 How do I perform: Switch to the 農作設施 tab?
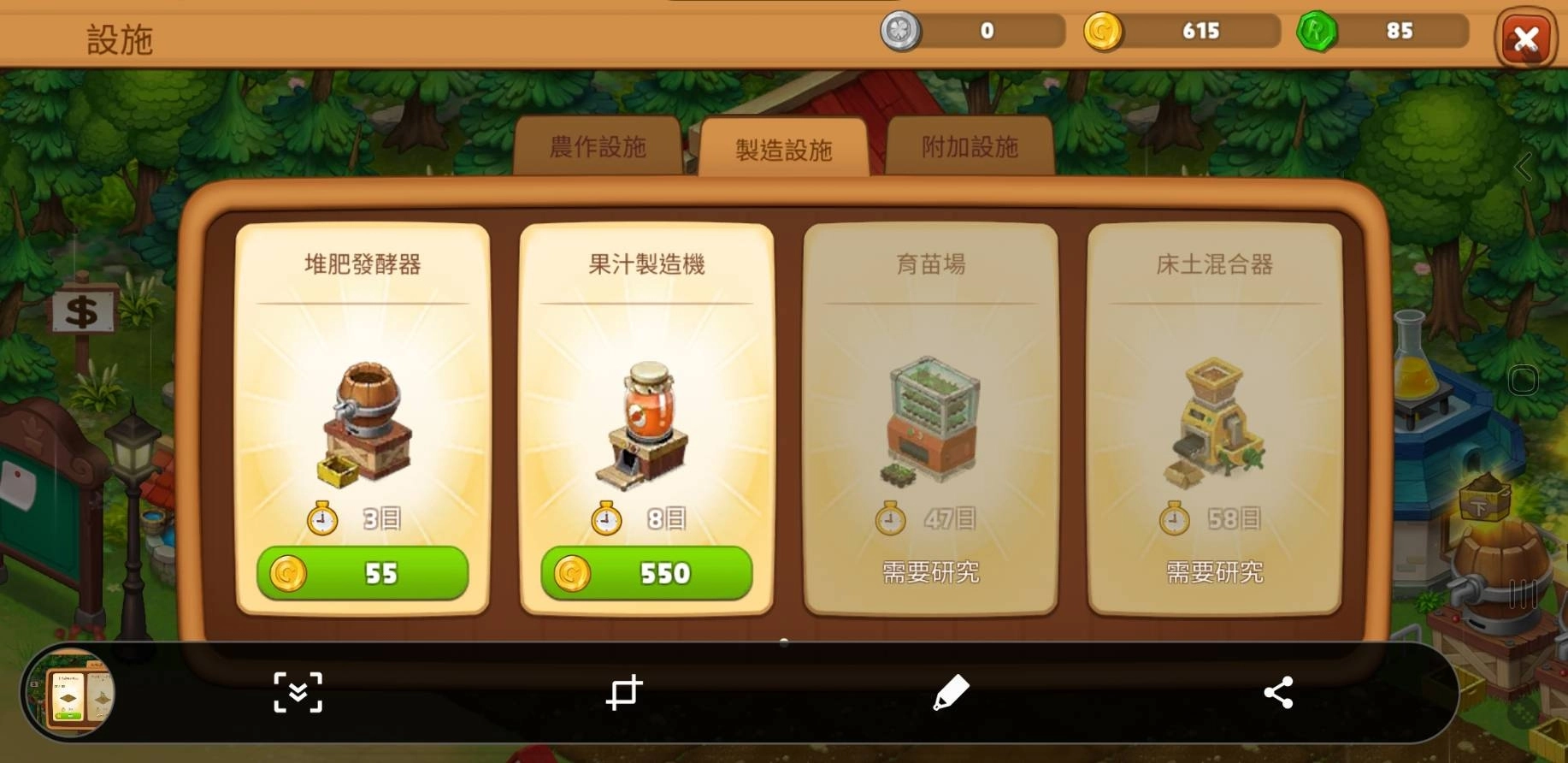click(x=598, y=147)
